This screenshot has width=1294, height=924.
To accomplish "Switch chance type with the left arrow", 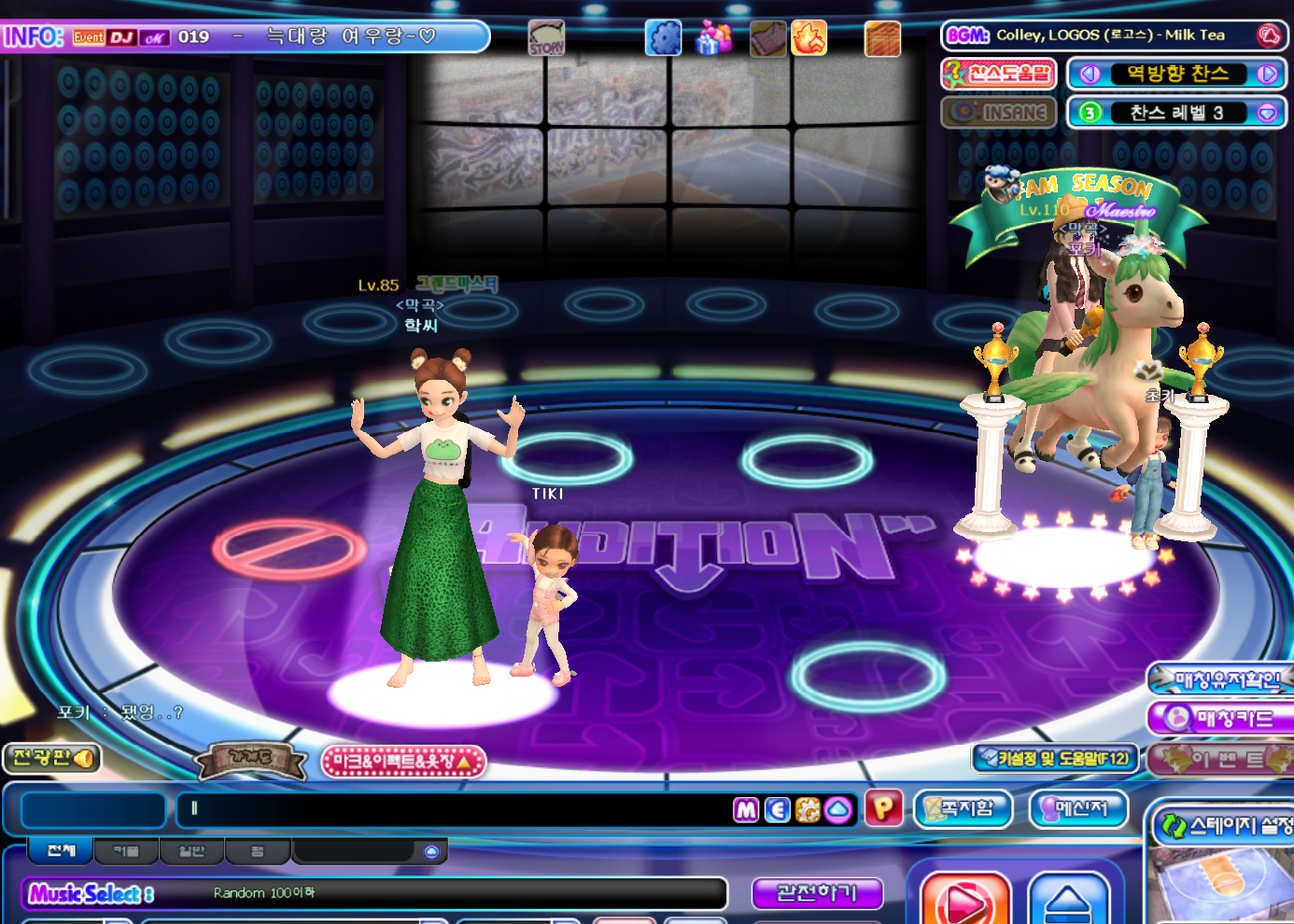I will [1089, 74].
